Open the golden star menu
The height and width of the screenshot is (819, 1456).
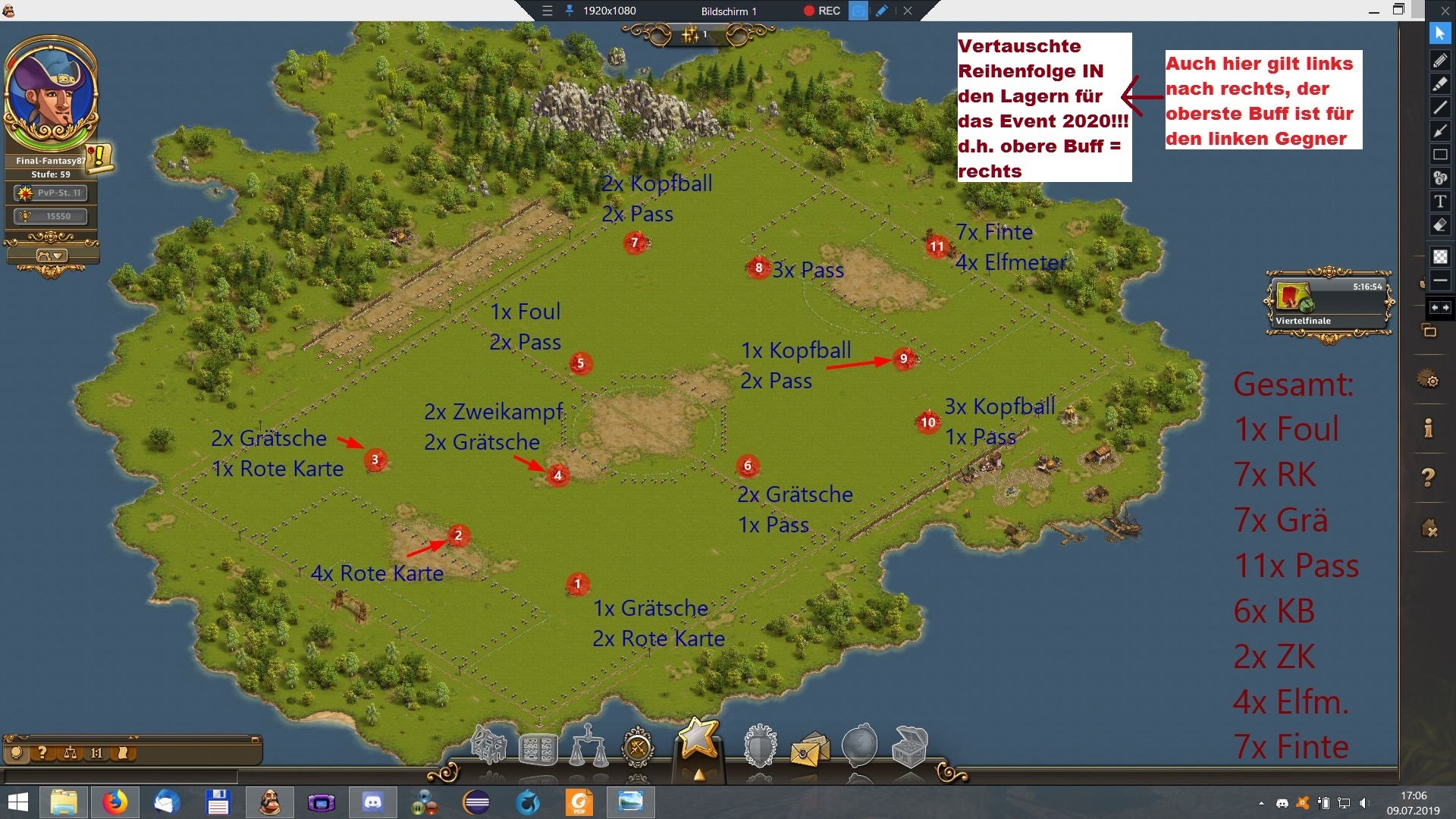[x=698, y=738]
